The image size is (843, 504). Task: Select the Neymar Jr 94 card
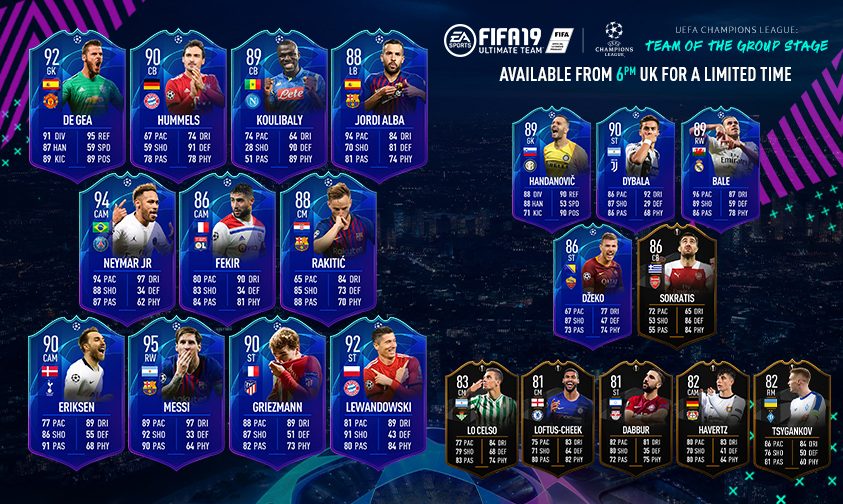point(125,246)
